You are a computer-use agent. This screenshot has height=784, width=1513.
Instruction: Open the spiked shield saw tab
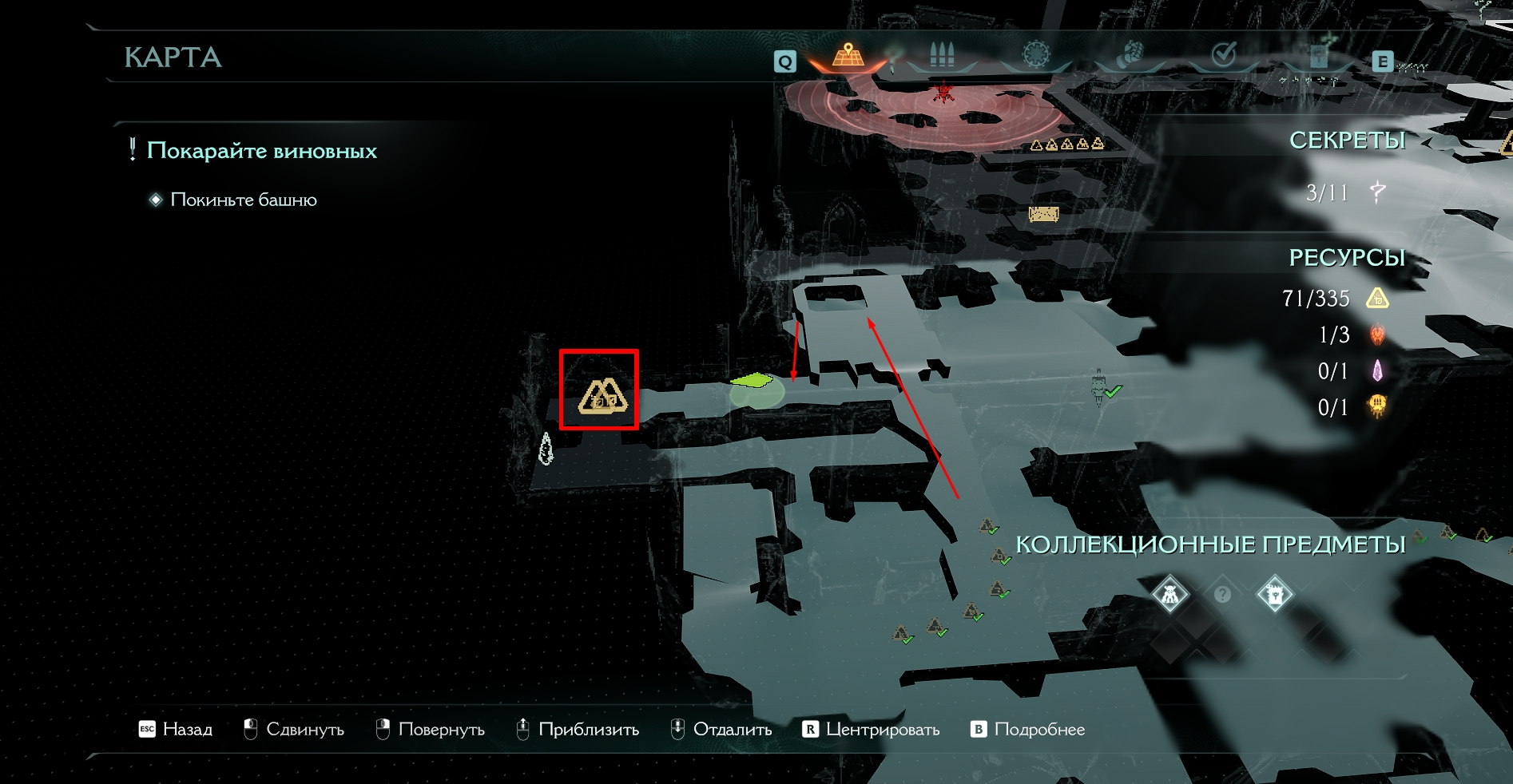[1035, 56]
